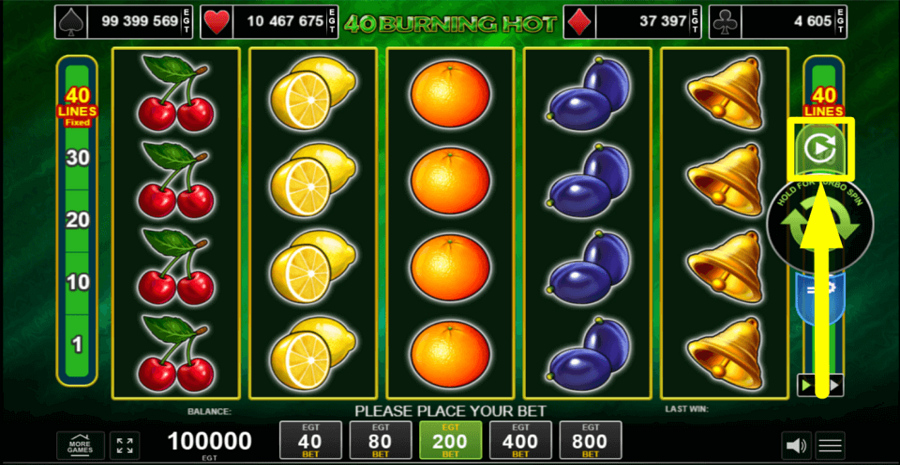Open the hamburger menu
The image size is (900, 465).
click(830, 445)
